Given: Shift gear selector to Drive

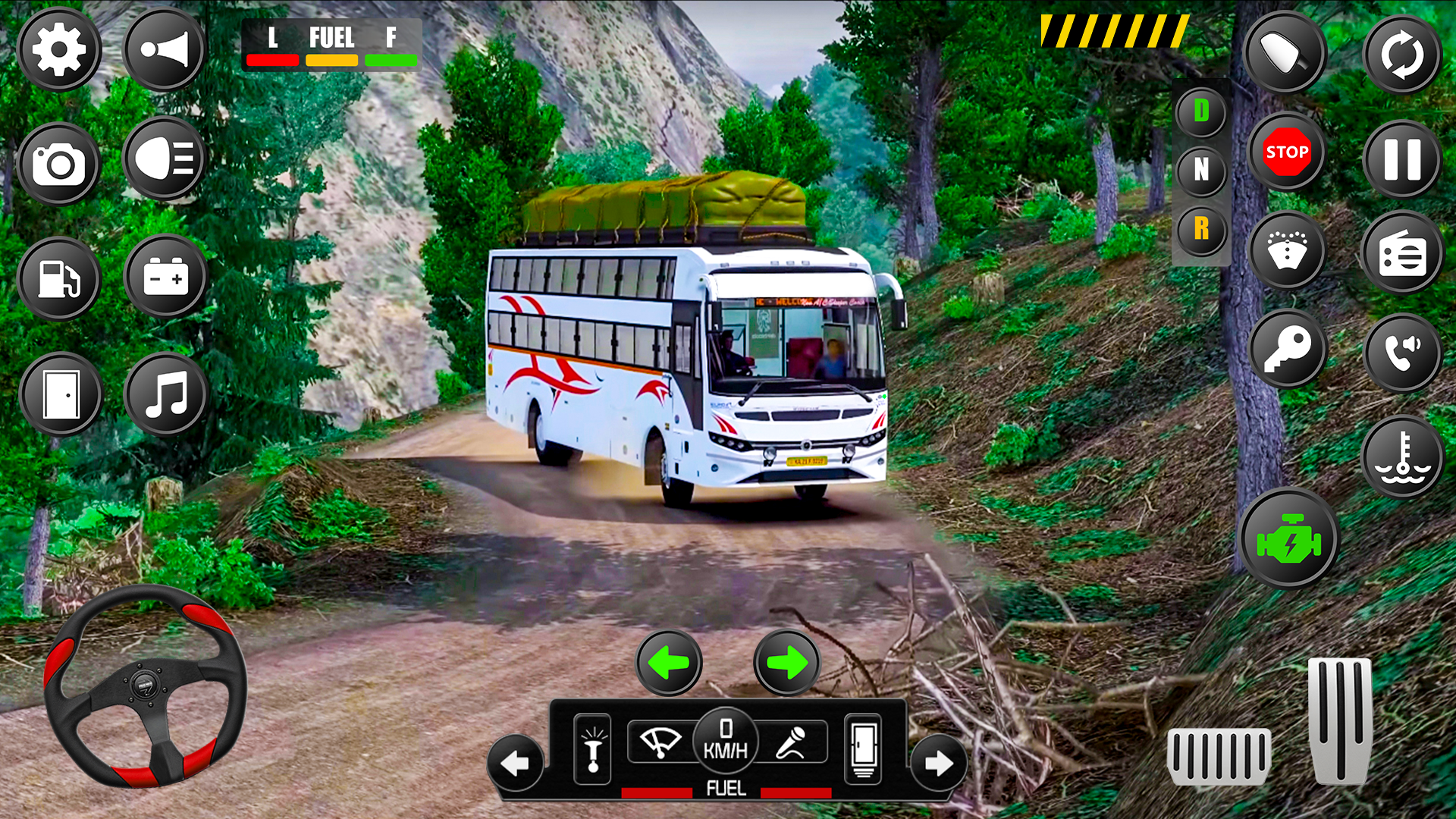Looking at the screenshot, I should pos(1200,110).
